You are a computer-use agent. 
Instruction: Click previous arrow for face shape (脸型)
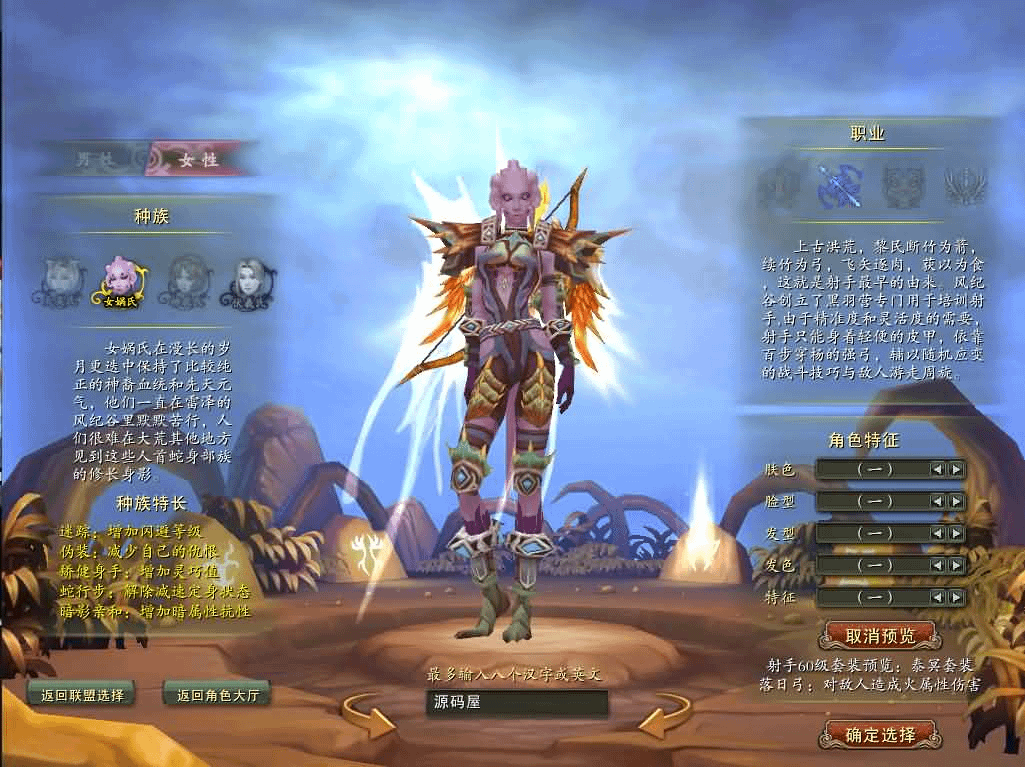tap(937, 501)
